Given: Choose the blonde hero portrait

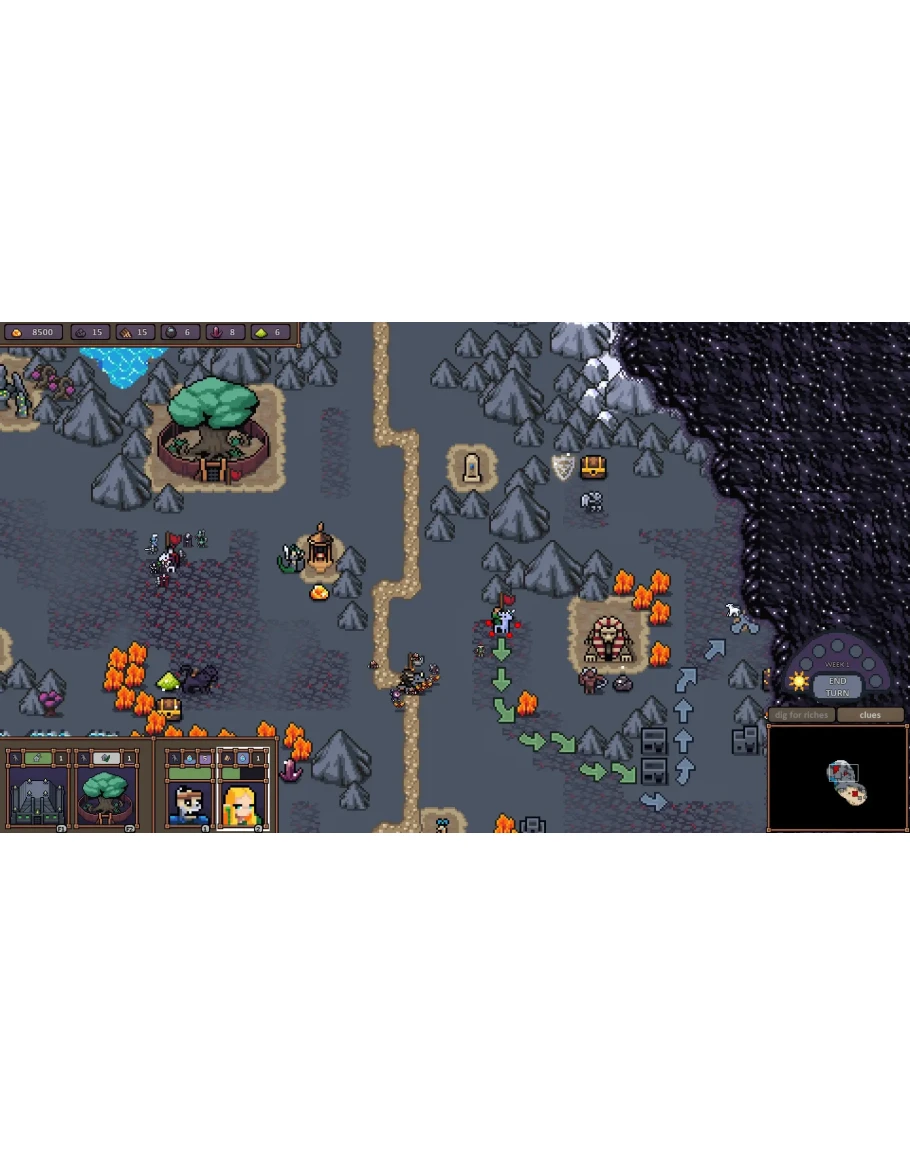Looking at the screenshot, I should pyautogui.click(x=242, y=802).
